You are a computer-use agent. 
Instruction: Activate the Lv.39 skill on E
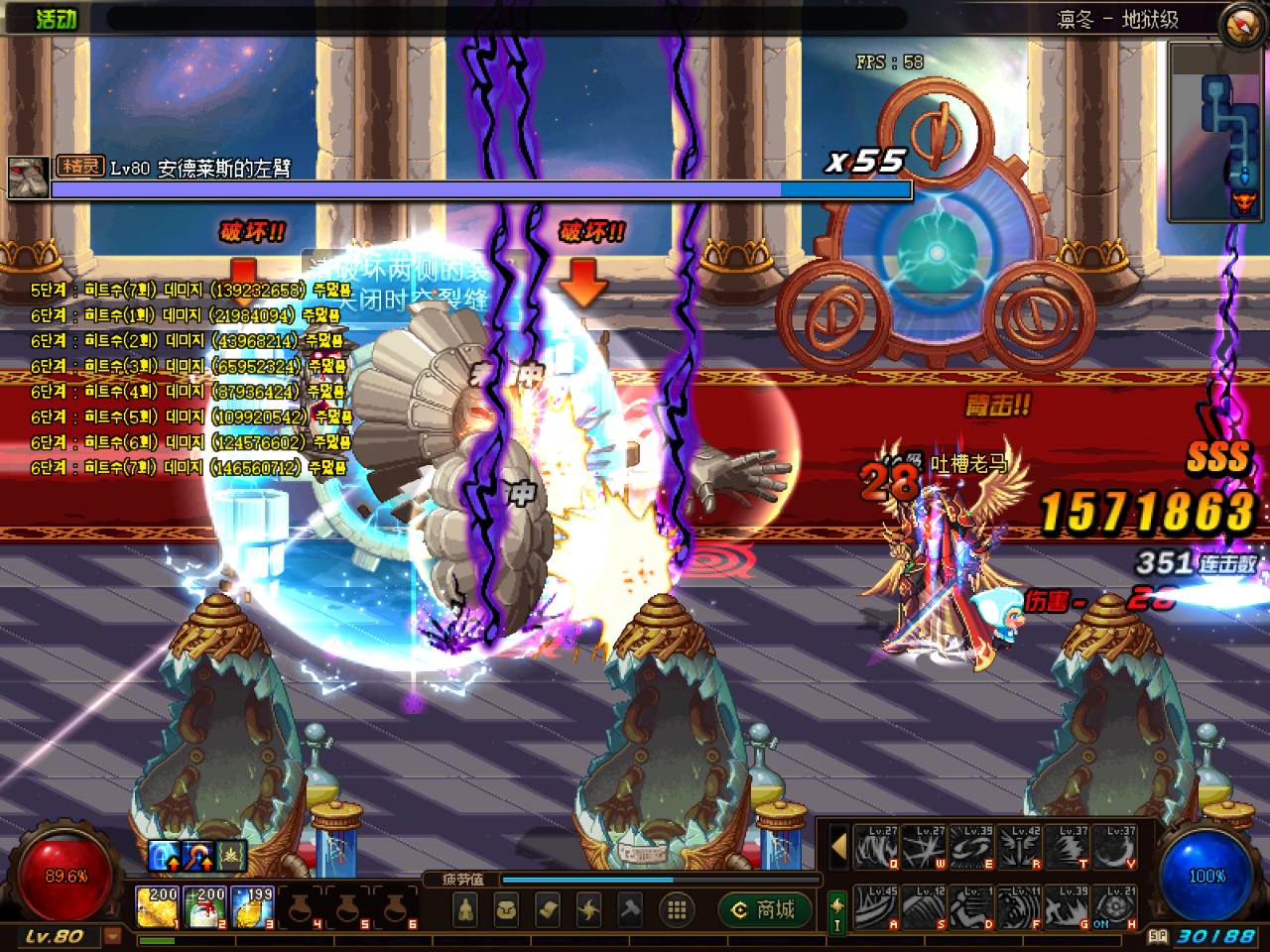point(972,848)
